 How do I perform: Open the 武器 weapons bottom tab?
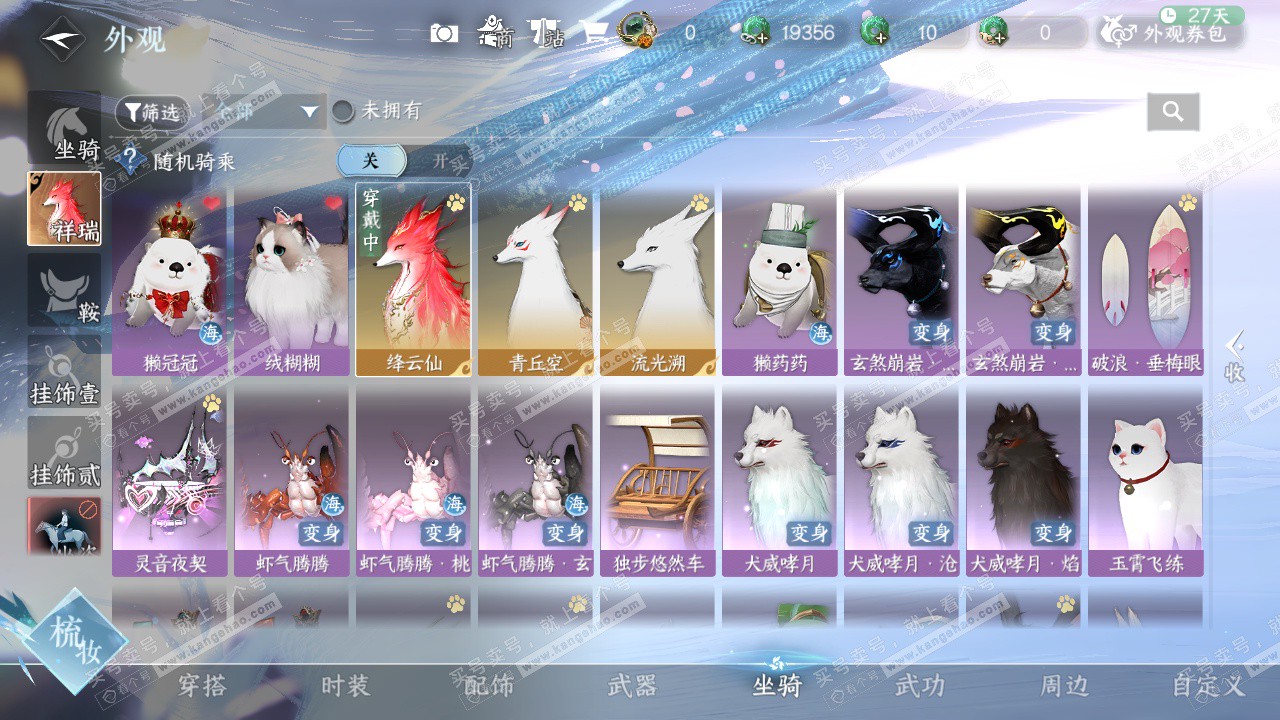pyautogui.click(x=632, y=686)
